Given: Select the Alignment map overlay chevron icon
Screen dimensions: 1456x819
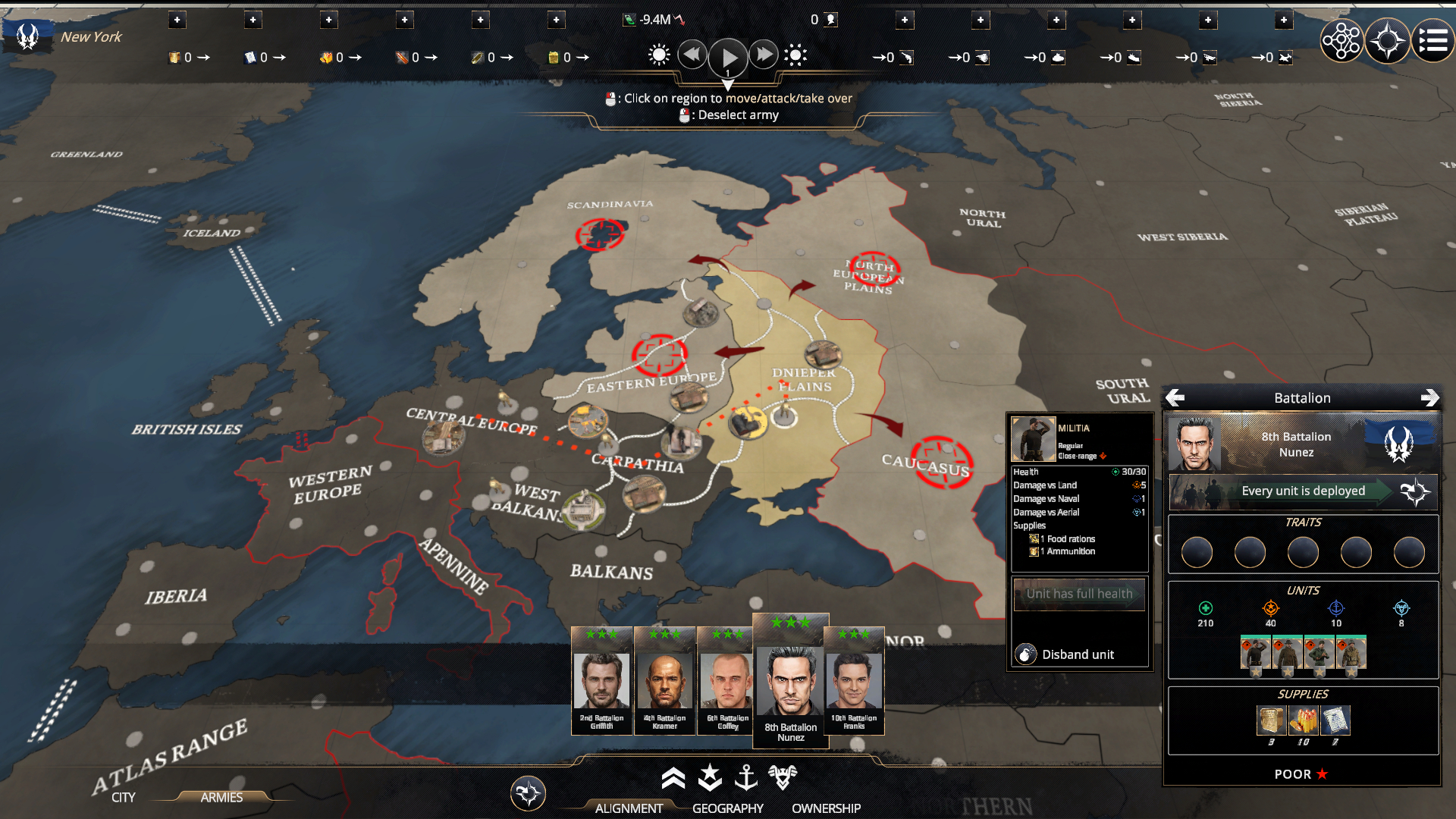Looking at the screenshot, I should (x=673, y=778).
